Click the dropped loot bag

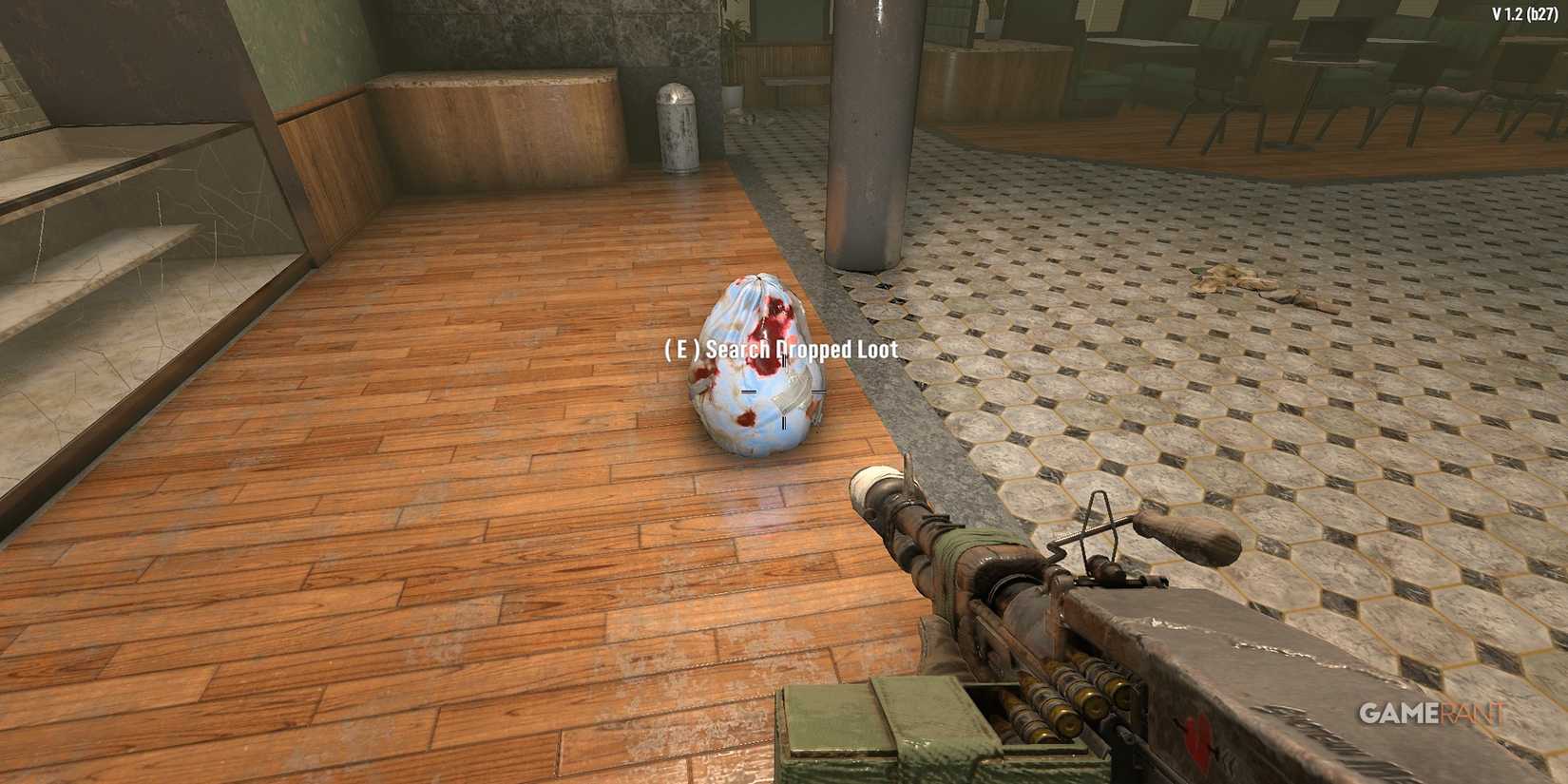(755, 380)
